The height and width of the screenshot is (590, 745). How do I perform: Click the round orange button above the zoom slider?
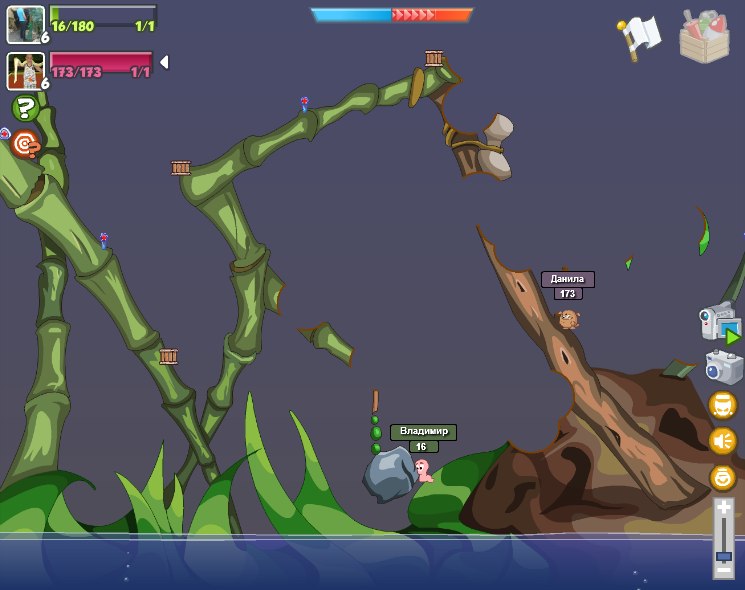pos(722,477)
